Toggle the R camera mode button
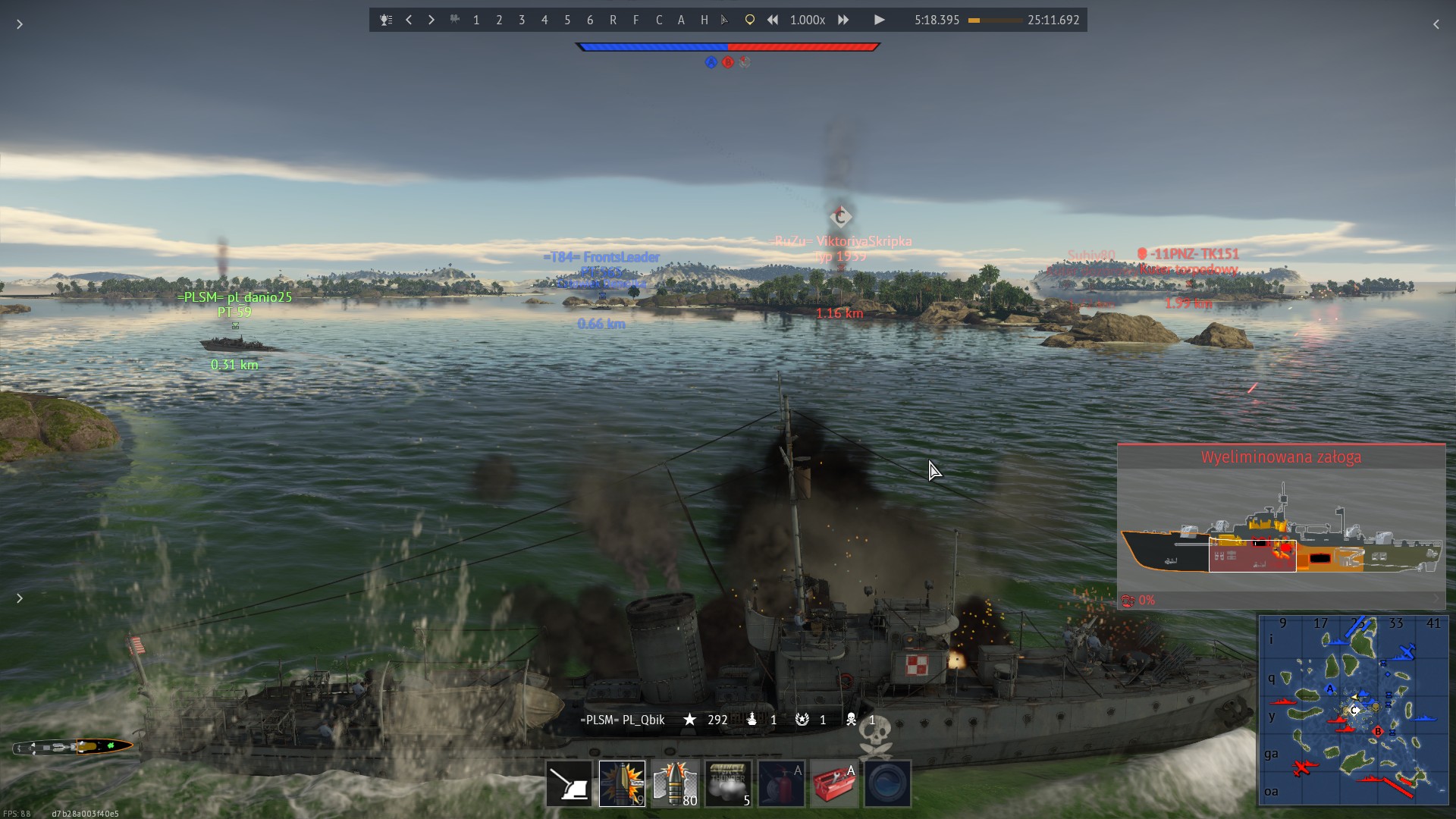Image resolution: width=1456 pixels, height=819 pixels. (x=613, y=20)
